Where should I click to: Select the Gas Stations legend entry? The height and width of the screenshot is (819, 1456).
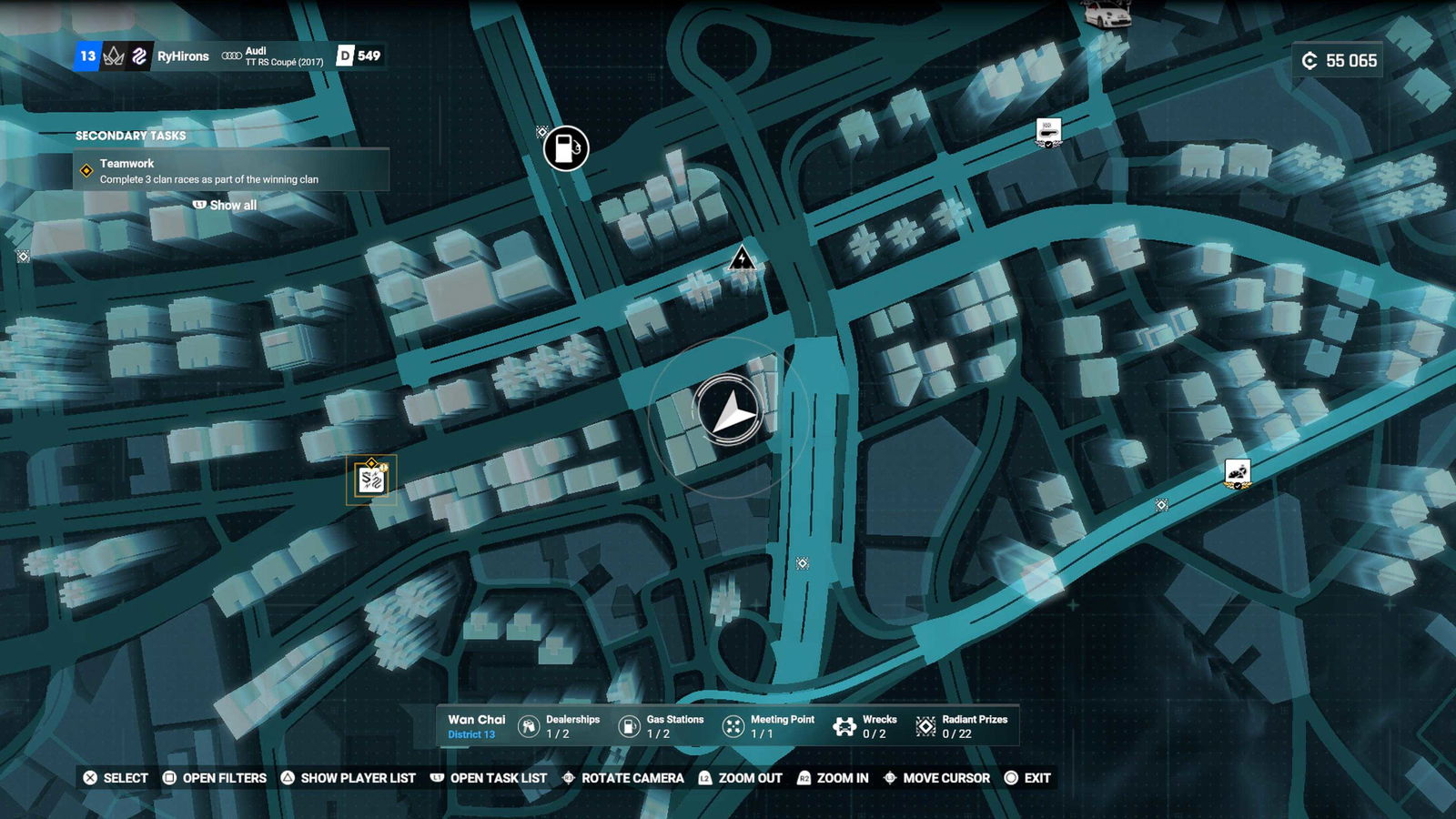point(661,726)
